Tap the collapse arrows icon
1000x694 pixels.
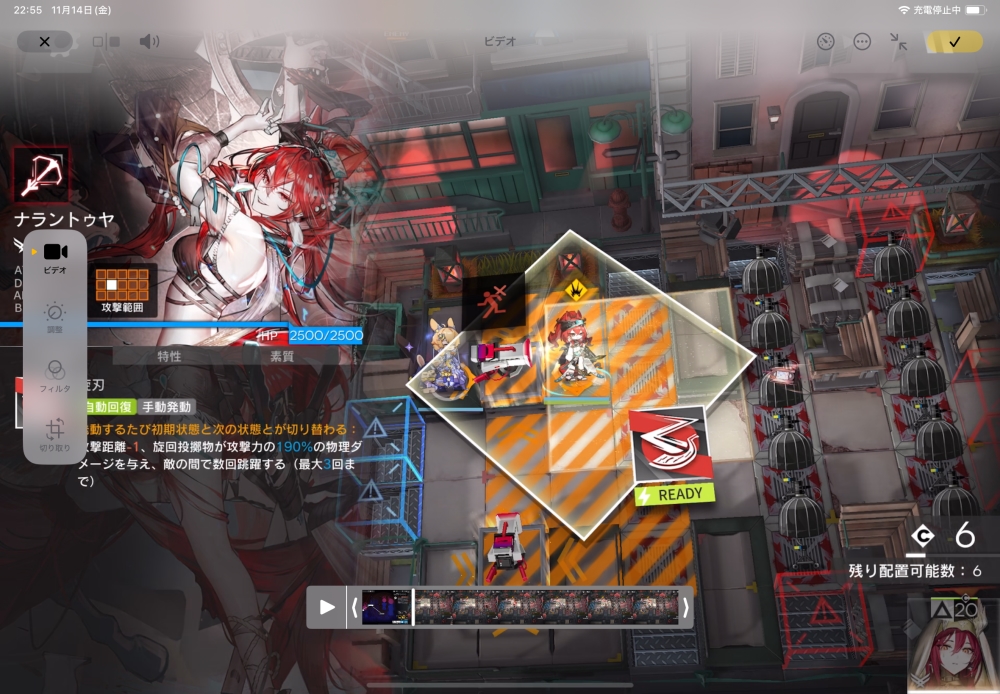tap(898, 41)
